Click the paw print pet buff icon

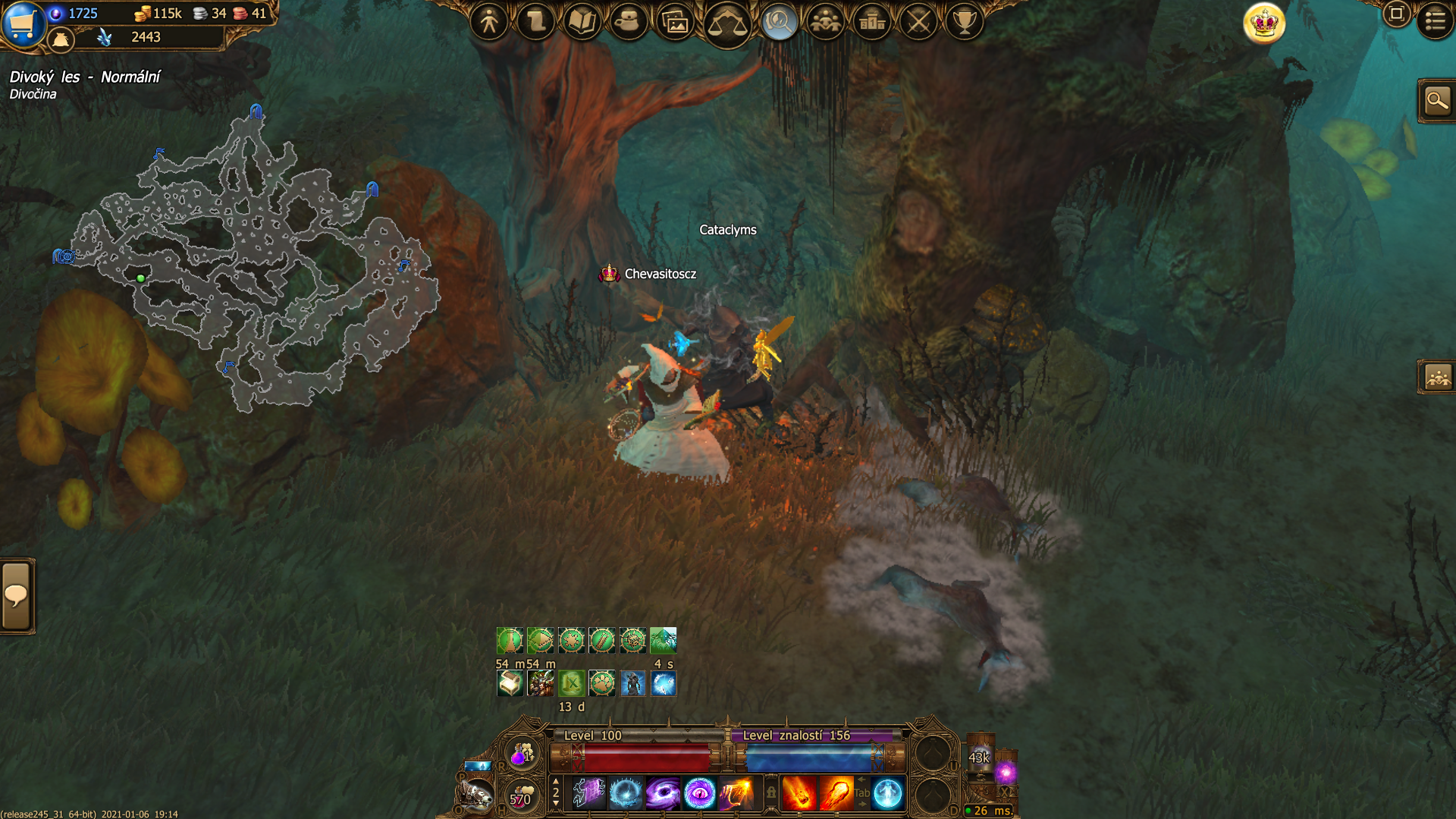point(602,683)
